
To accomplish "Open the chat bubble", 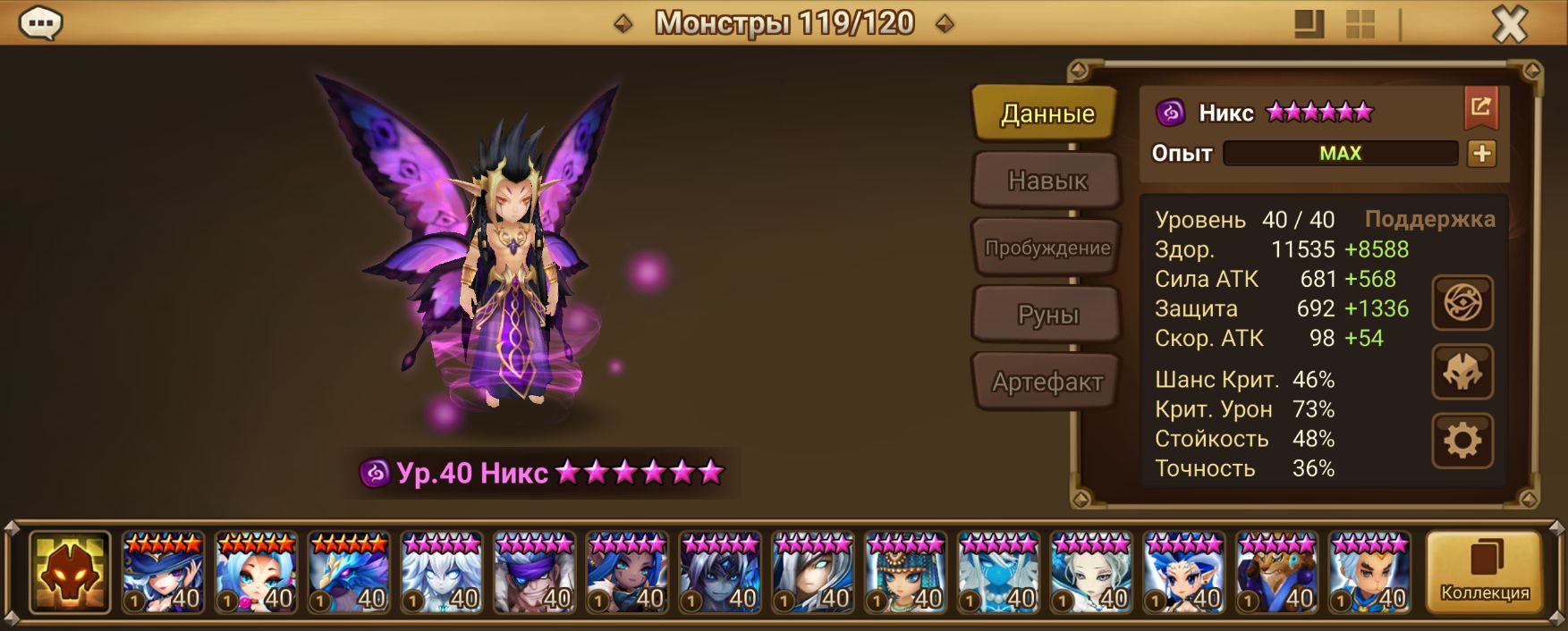I will coord(40,23).
